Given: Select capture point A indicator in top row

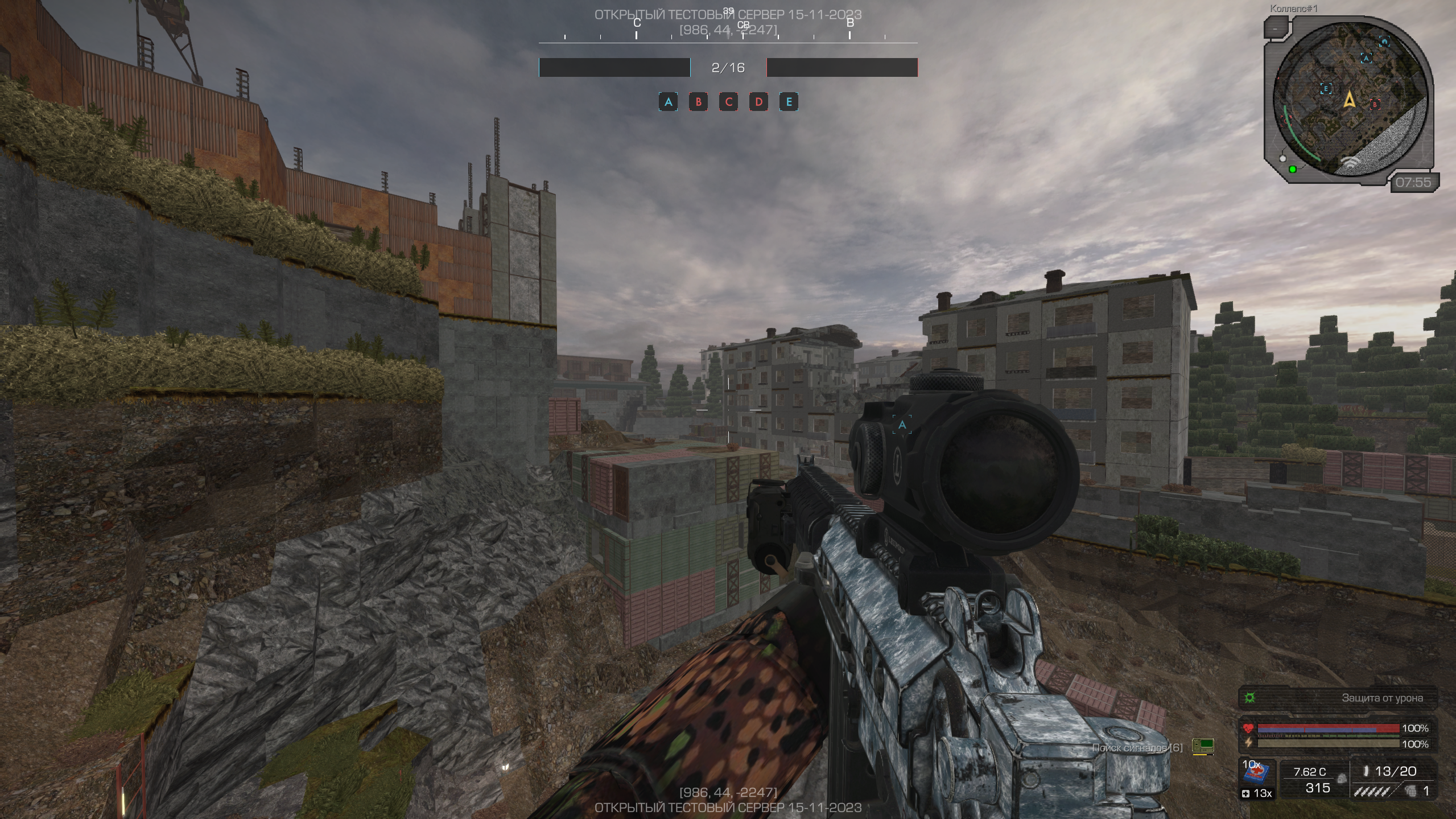Looking at the screenshot, I should click(668, 102).
